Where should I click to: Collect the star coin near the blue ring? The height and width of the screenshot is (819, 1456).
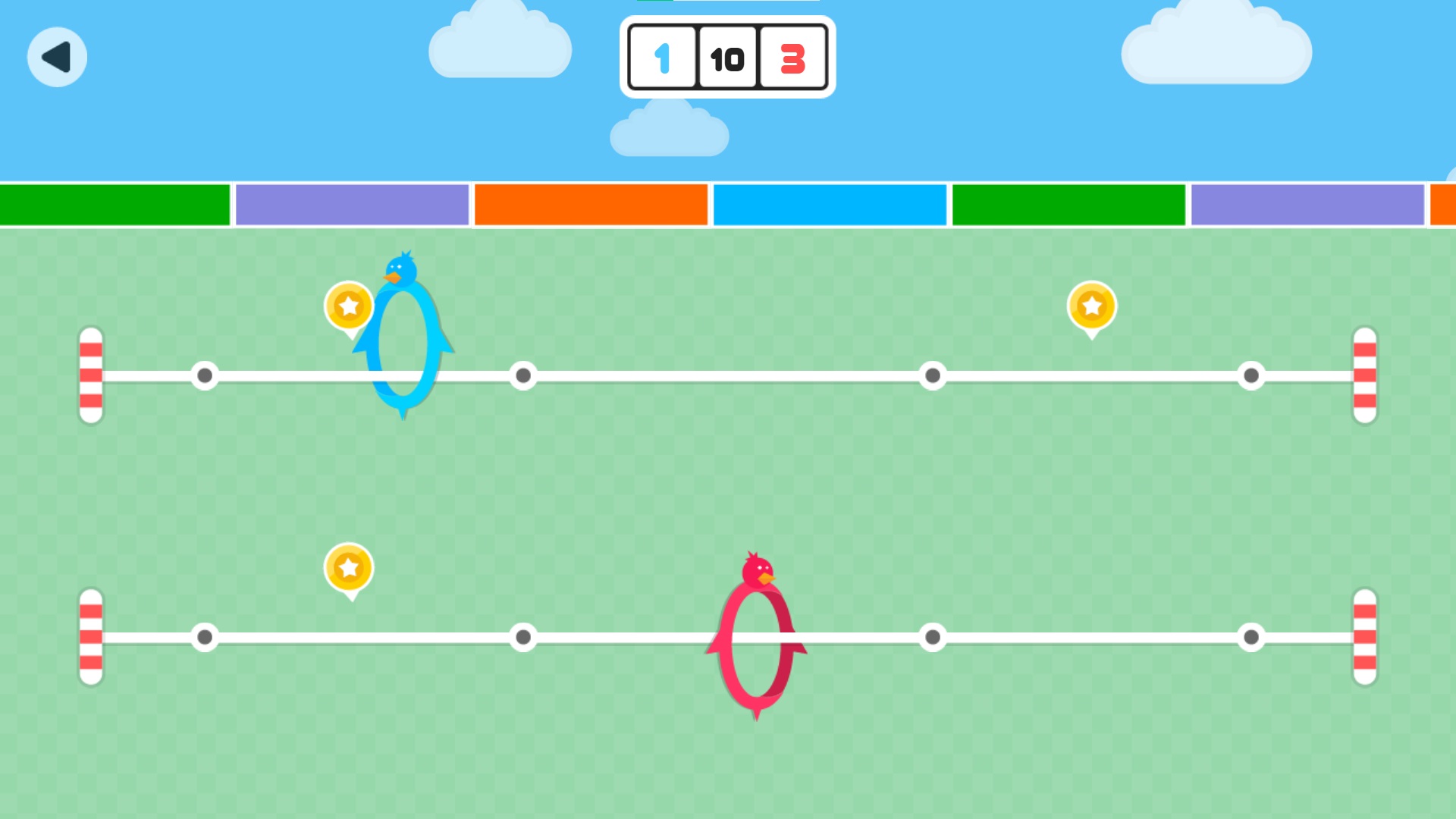click(x=348, y=307)
